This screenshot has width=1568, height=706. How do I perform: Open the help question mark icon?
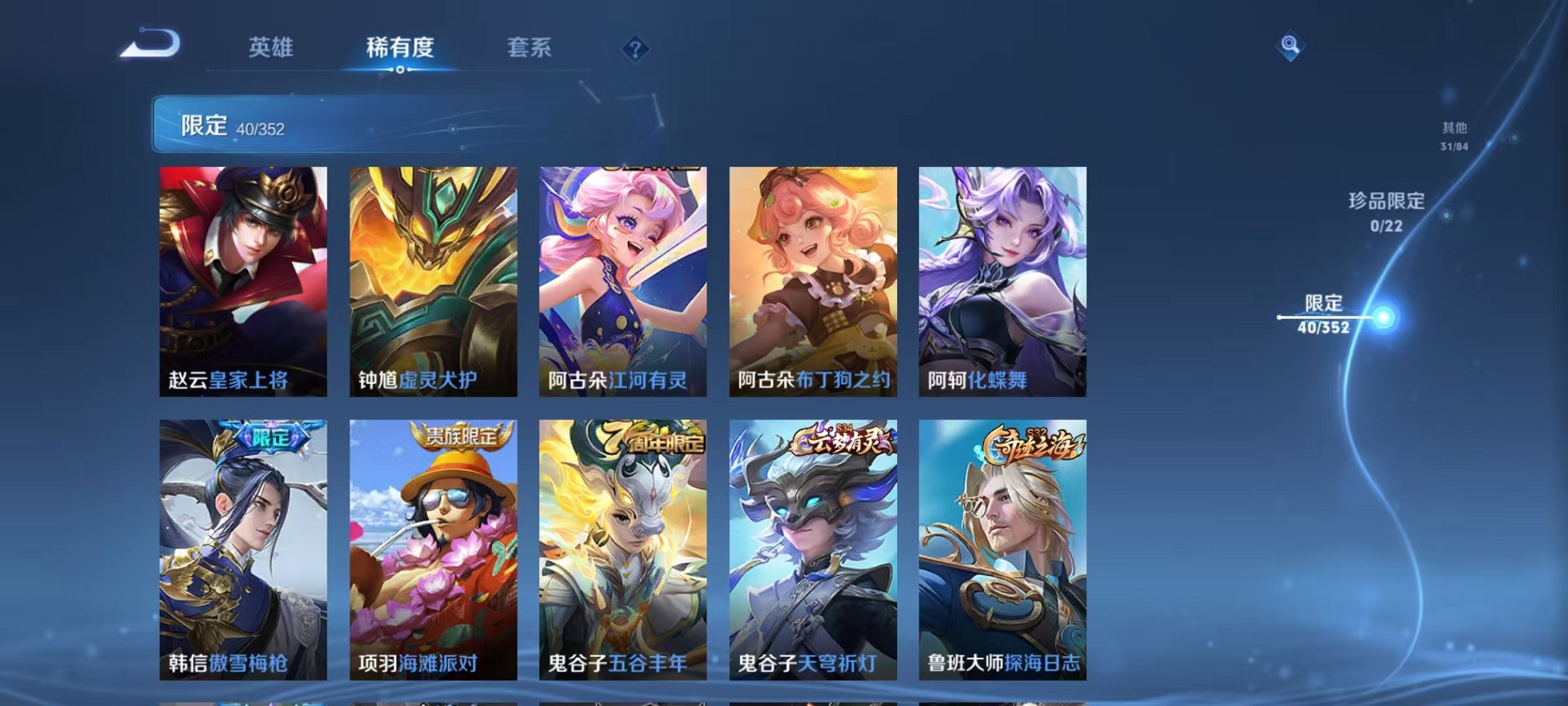coord(634,50)
